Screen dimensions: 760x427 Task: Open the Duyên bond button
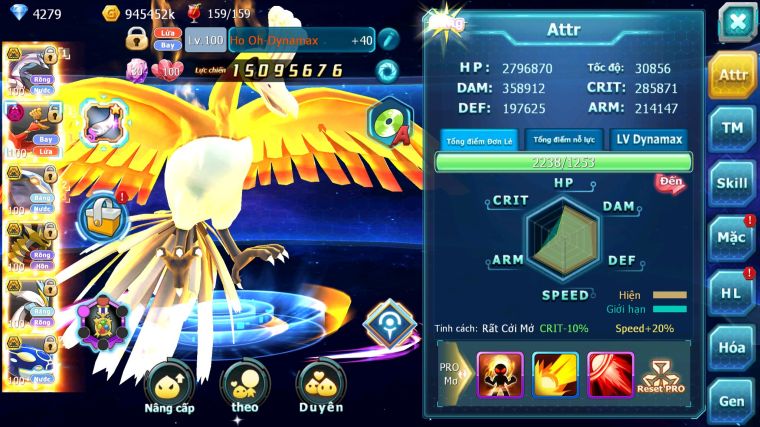(320, 387)
